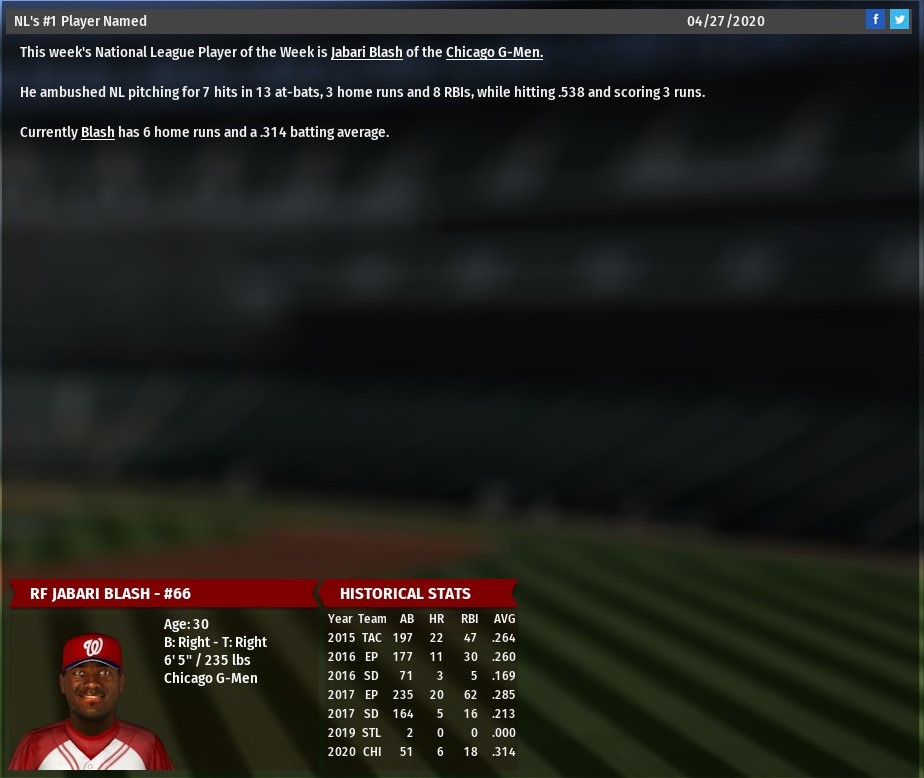Click the underlined Blash name in the last sentence
Screen dimensions: 924x778
point(97,132)
